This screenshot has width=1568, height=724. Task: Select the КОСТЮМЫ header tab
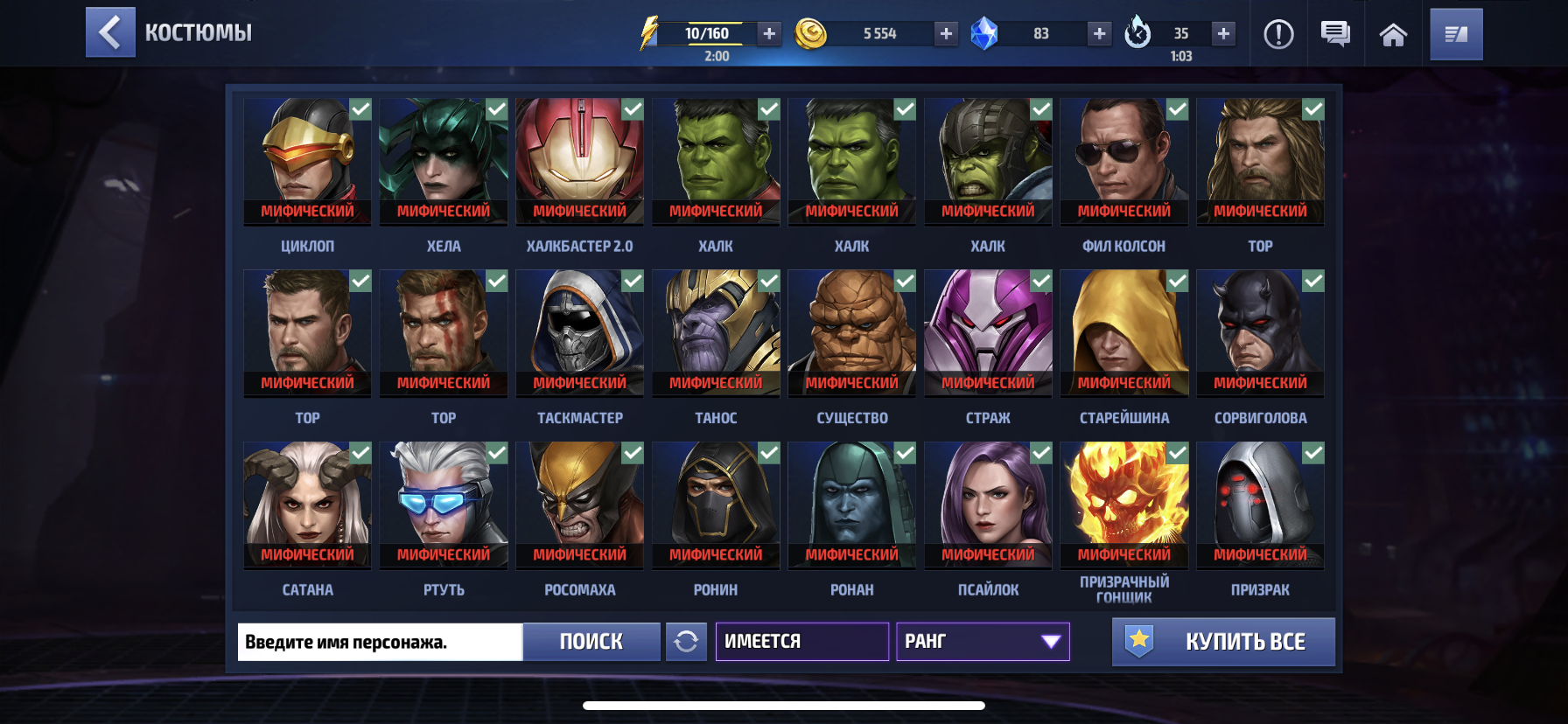pyautogui.click(x=199, y=32)
